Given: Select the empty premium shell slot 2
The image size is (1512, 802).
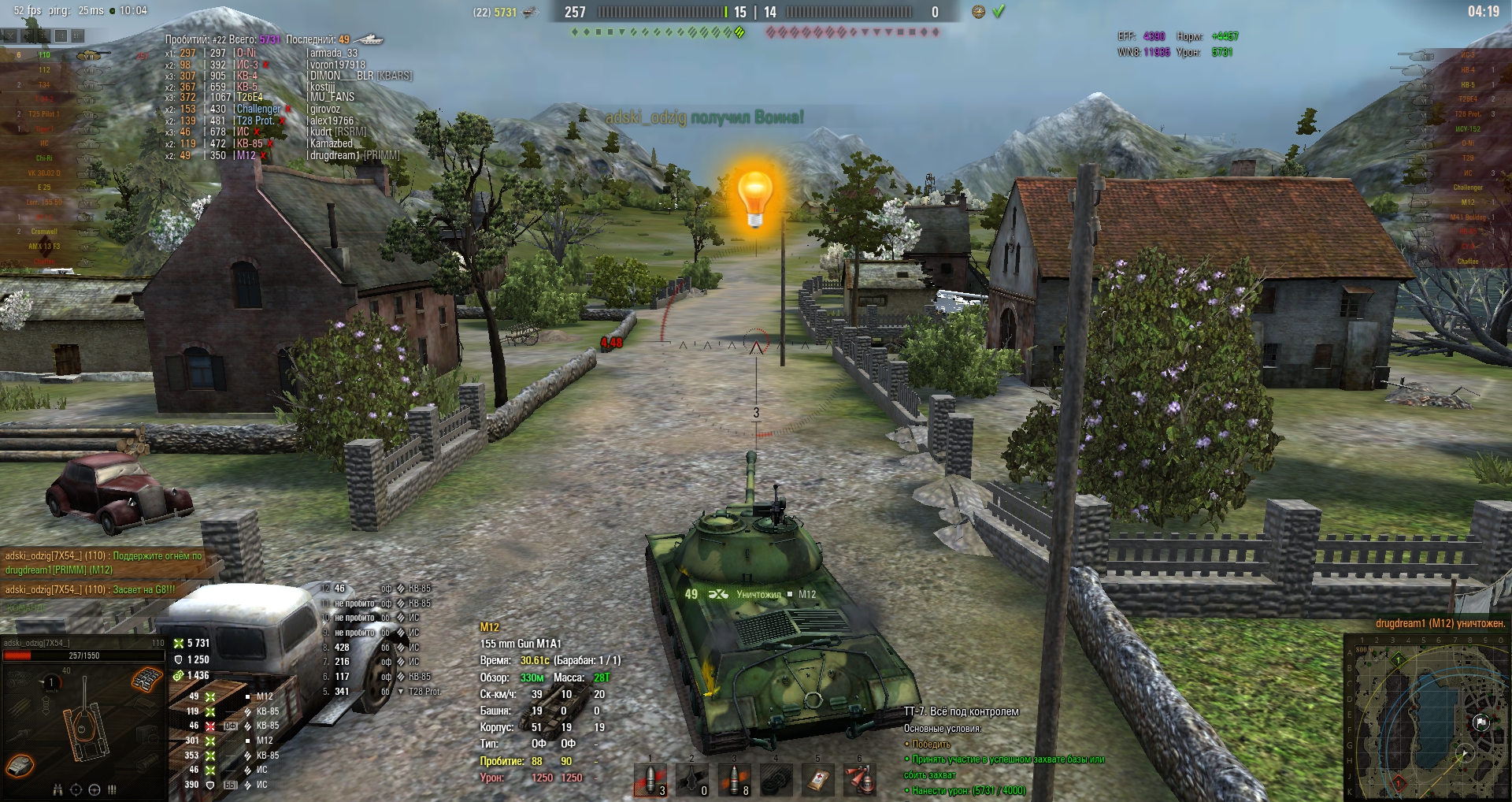Looking at the screenshot, I should (x=692, y=780).
